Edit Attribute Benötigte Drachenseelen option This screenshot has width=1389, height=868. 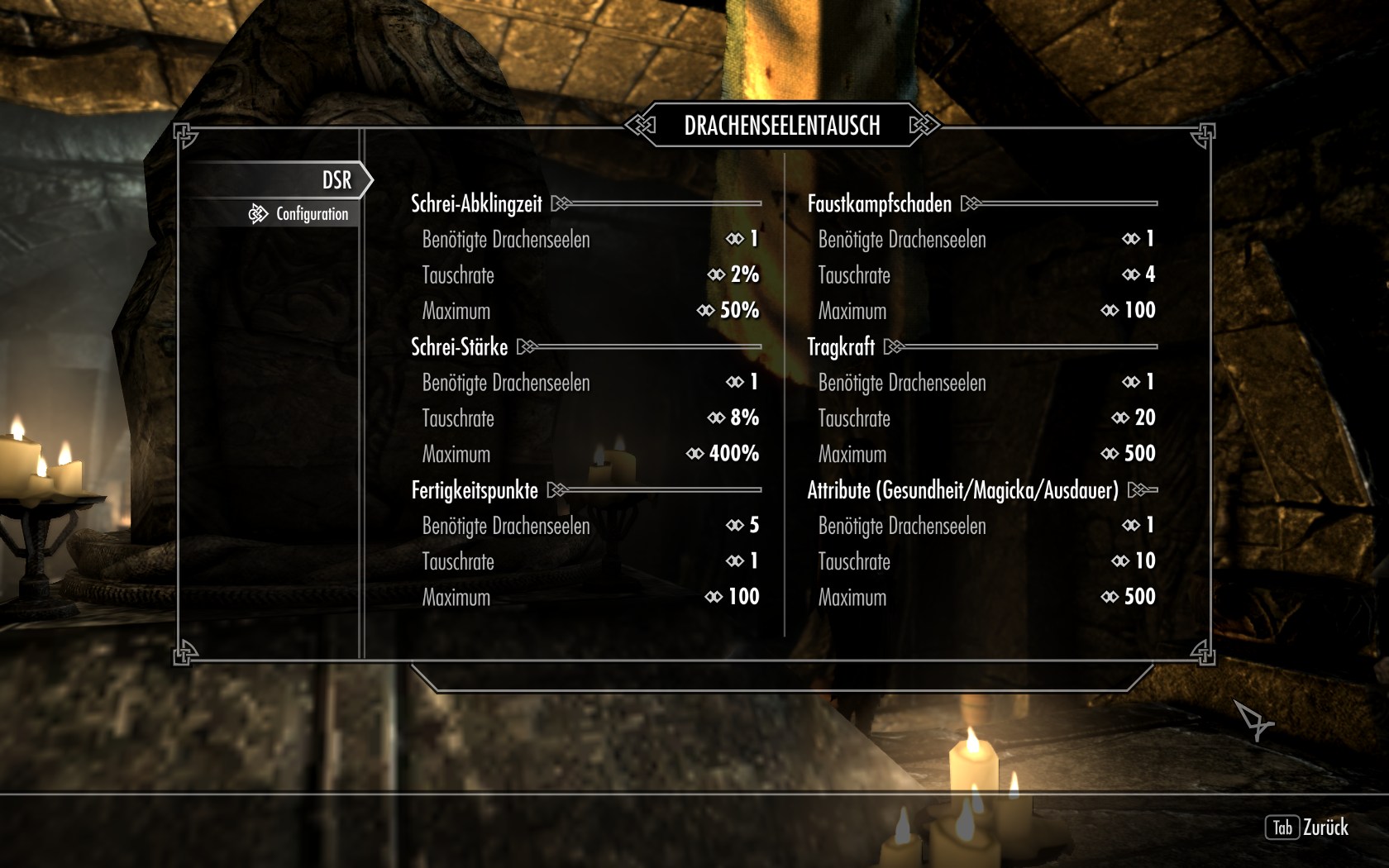(x=986, y=526)
